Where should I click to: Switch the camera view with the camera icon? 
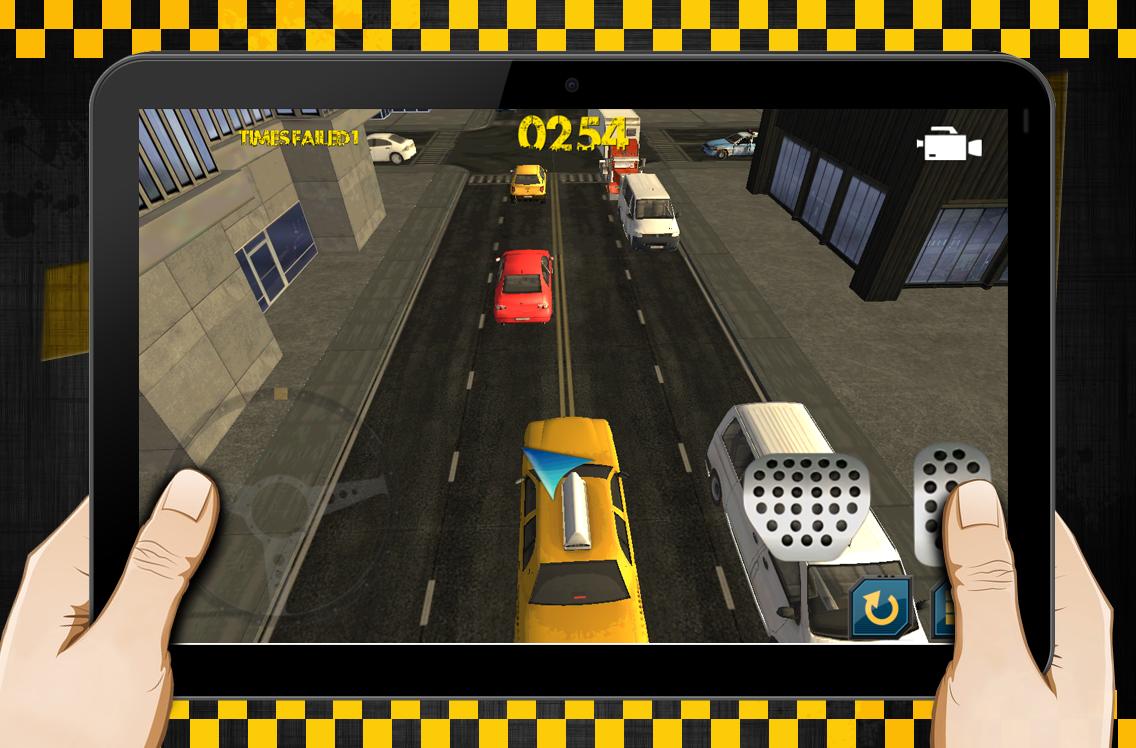(948, 146)
